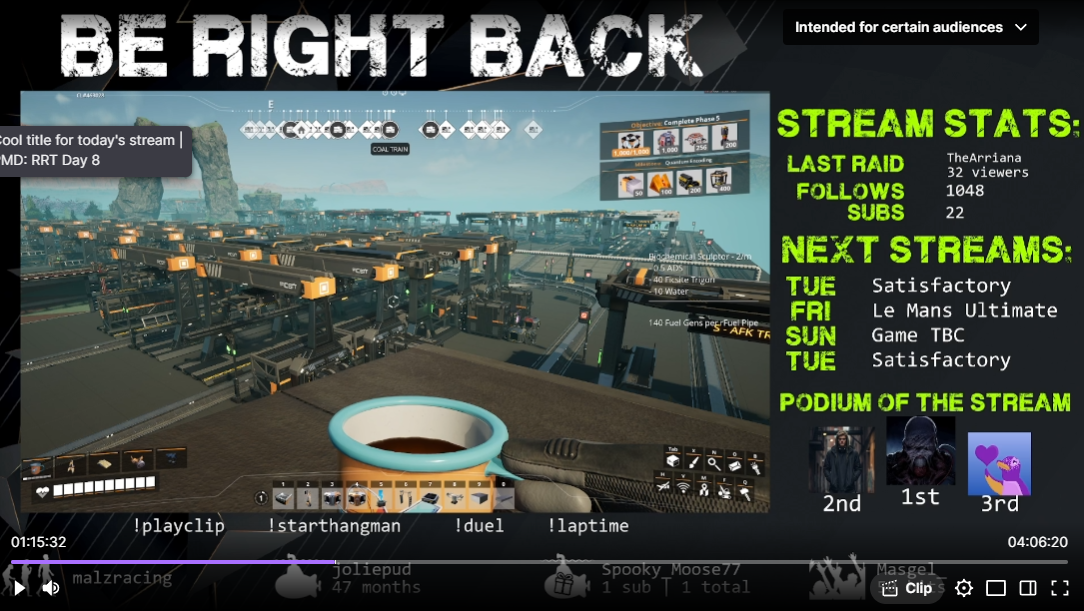Viewport: 1084px width, 611px height.
Task: Play the paused stream video
Action: pos(18,588)
